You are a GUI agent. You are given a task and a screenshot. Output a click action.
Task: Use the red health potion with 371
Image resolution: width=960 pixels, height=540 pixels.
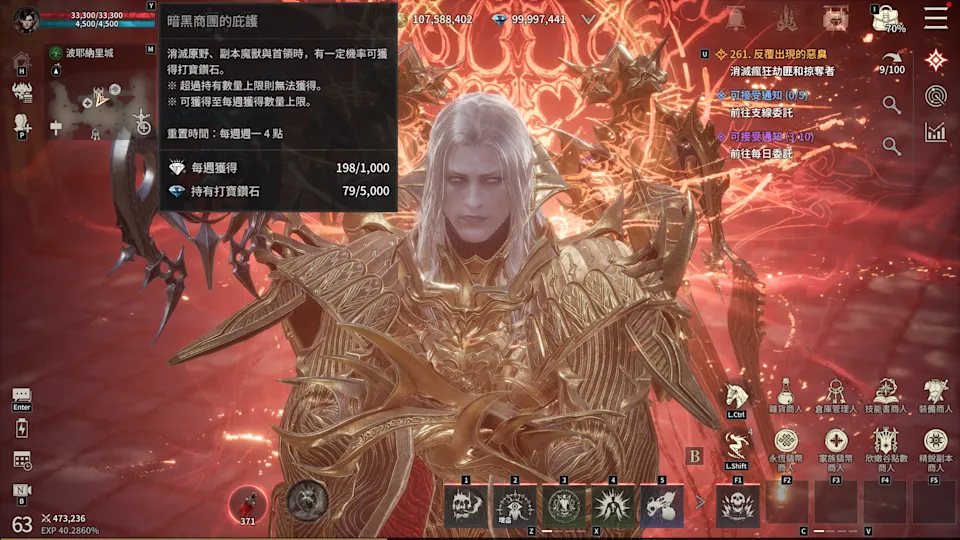pyautogui.click(x=246, y=503)
